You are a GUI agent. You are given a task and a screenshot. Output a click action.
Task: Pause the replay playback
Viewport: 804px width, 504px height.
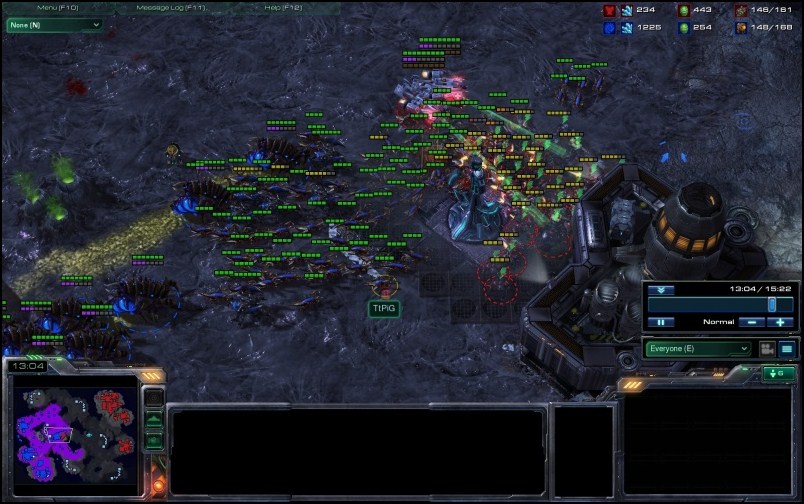(x=661, y=322)
